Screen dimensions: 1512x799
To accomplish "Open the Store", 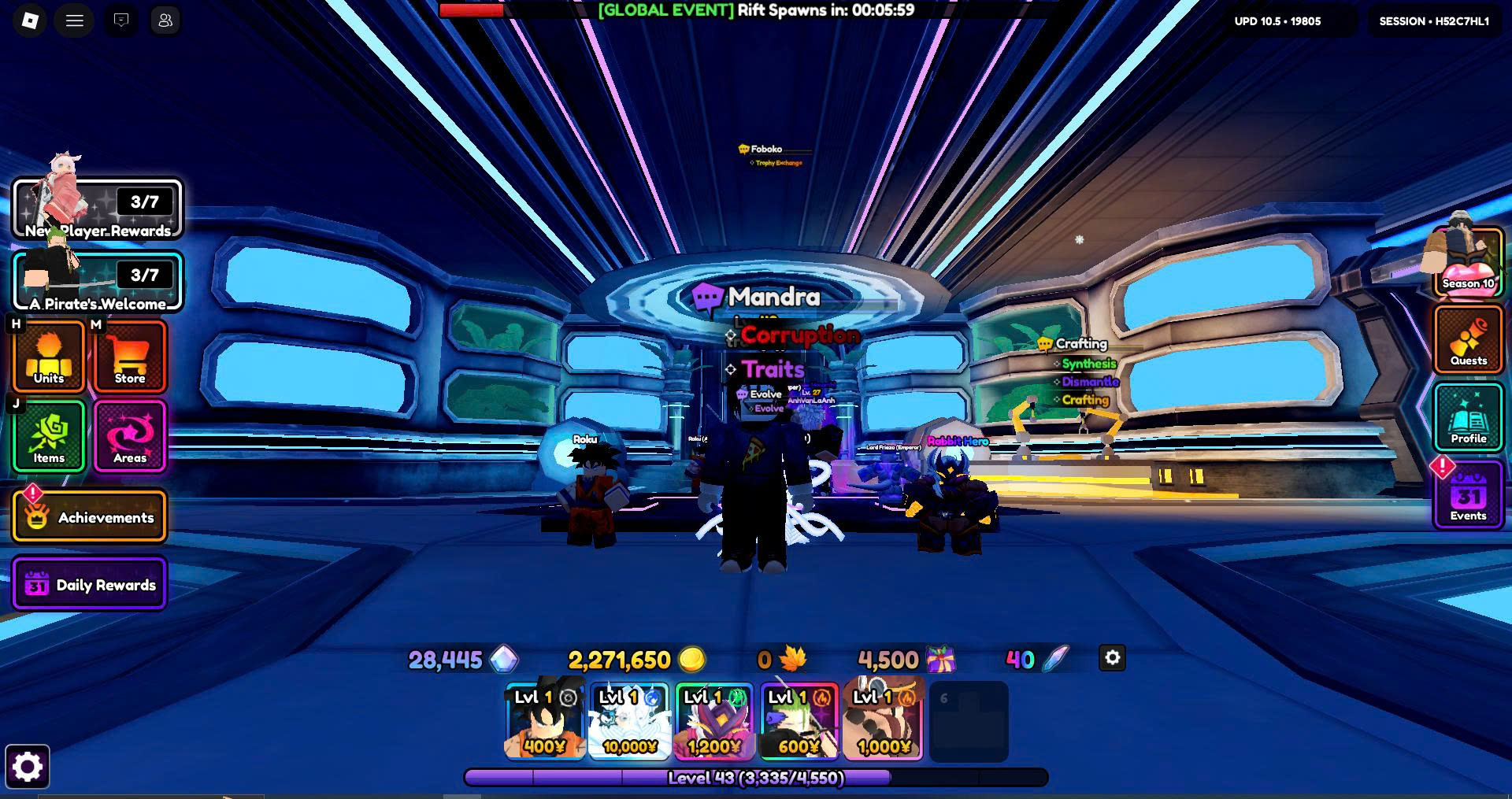I will pos(130,357).
